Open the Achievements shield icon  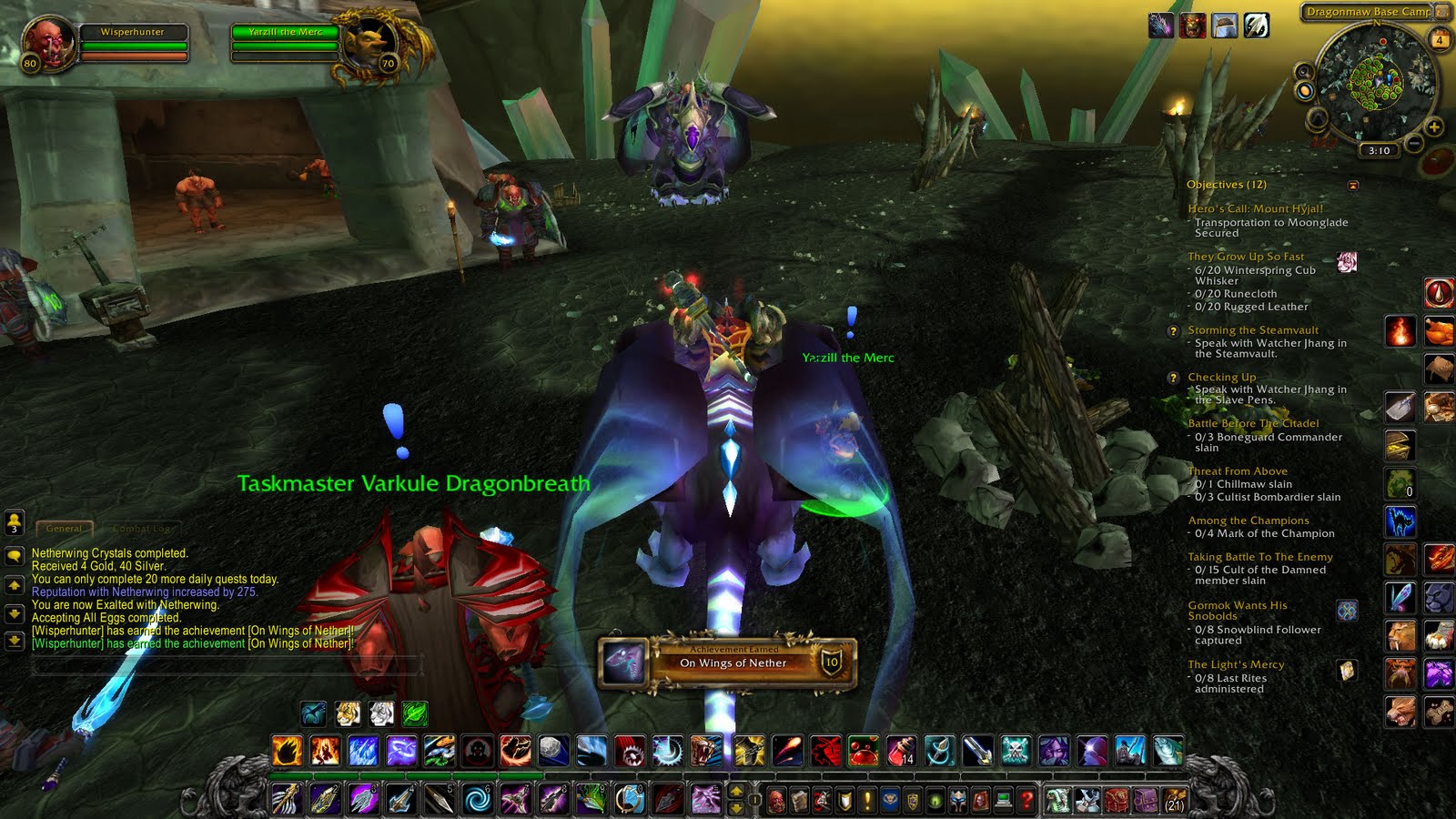846,799
